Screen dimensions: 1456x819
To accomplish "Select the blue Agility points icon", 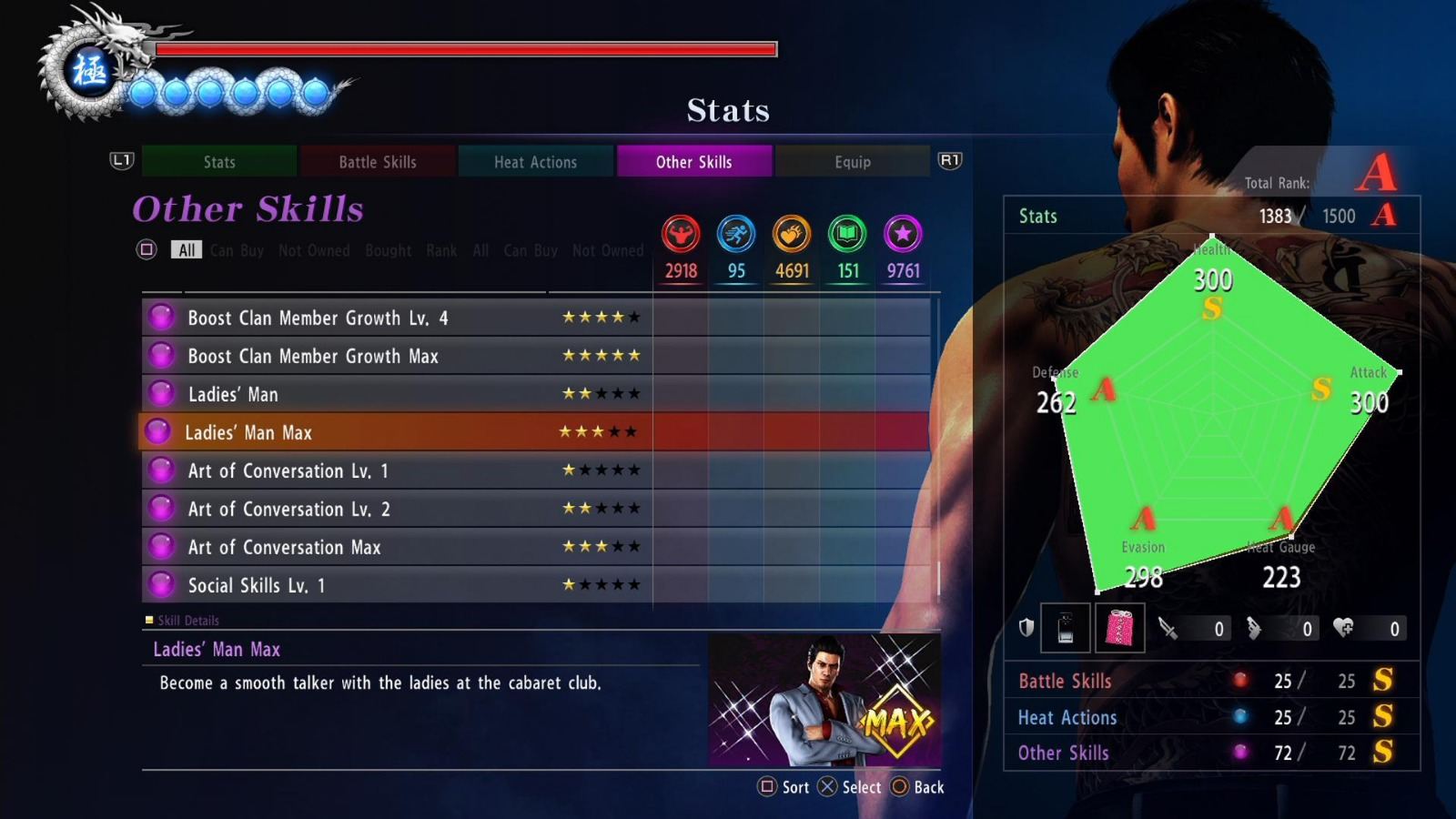I will coord(736,236).
